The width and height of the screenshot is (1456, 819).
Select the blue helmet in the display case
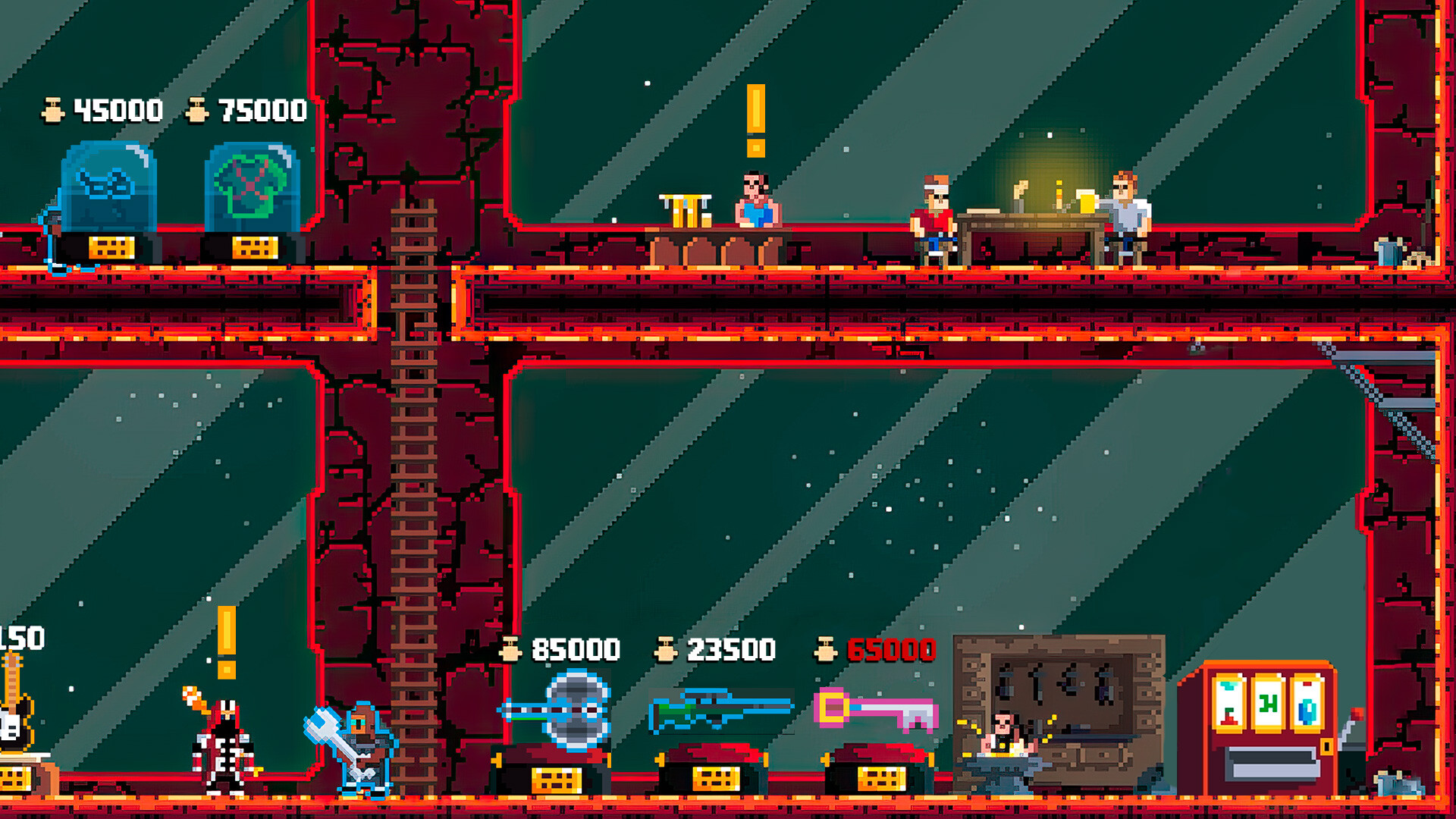(x=114, y=186)
